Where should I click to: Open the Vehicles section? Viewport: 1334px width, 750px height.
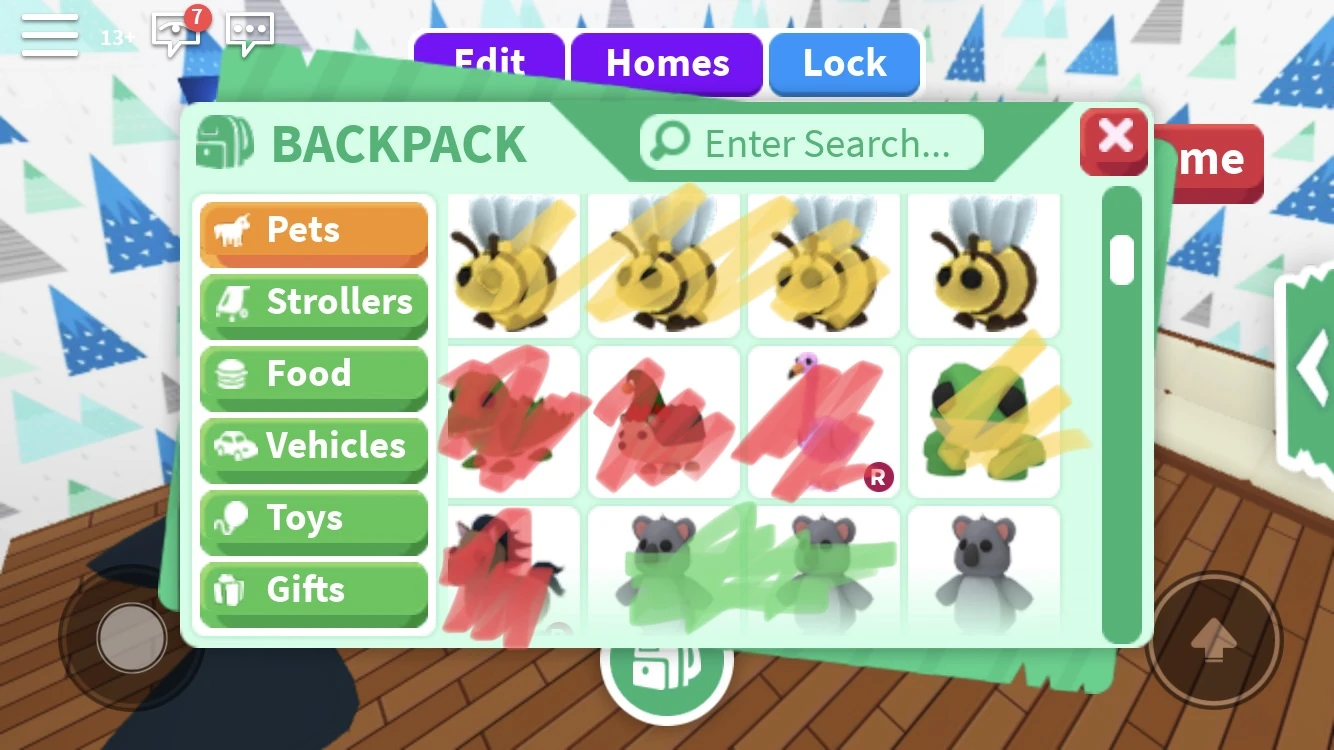pos(313,447)
